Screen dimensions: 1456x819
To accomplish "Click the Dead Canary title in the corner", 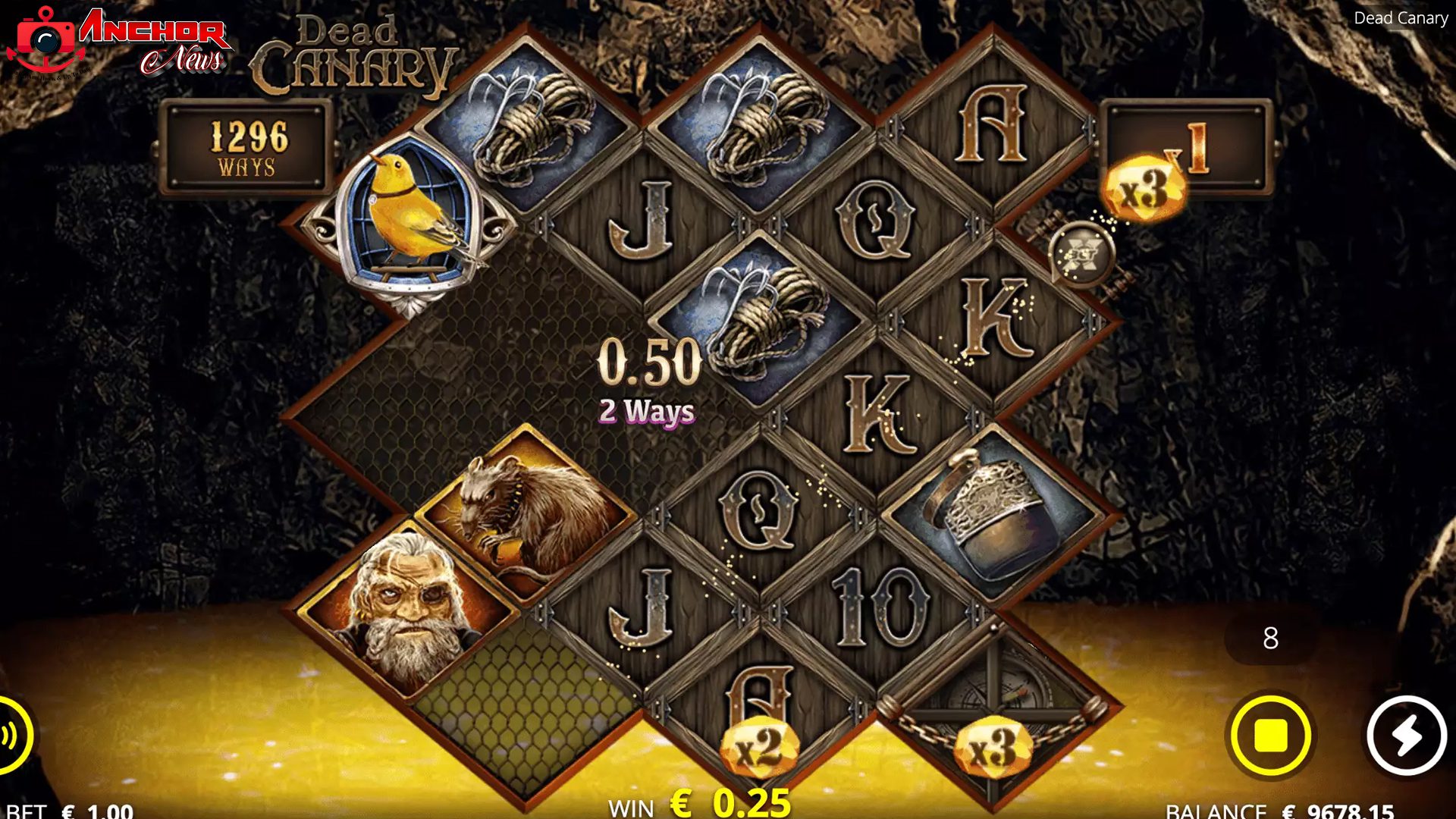I will 1401,19.
